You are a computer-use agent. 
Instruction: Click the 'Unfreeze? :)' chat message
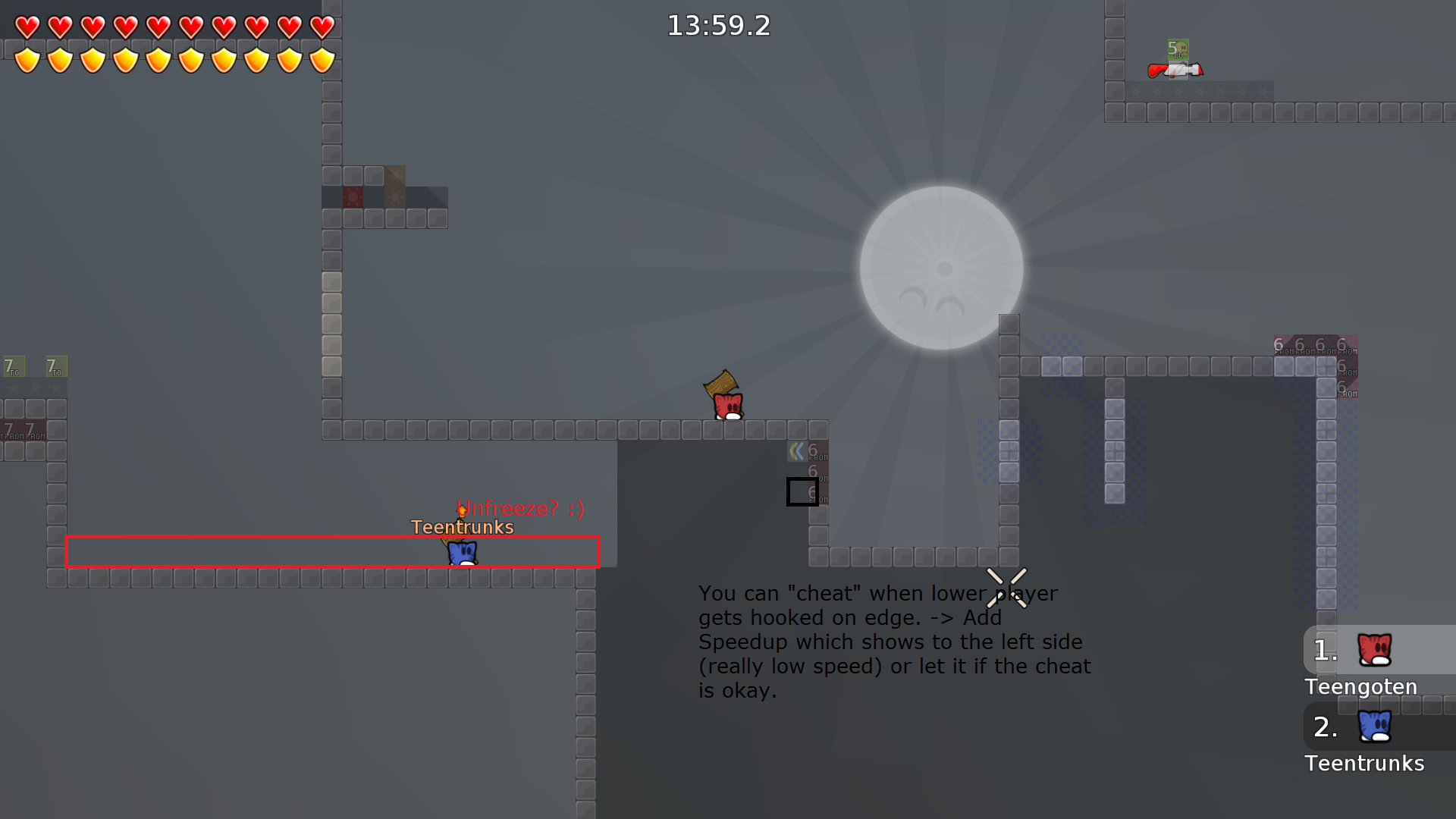click(521, 509)
